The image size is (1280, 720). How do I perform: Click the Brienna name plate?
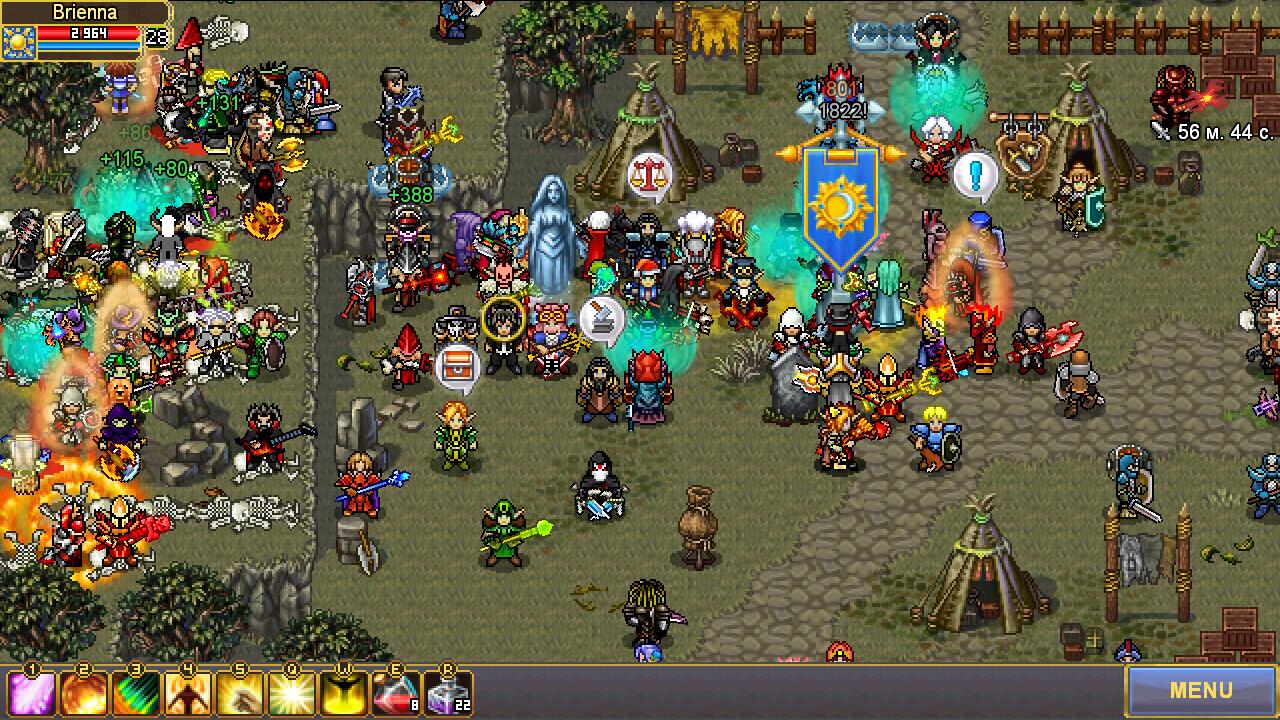pos(88,12)
